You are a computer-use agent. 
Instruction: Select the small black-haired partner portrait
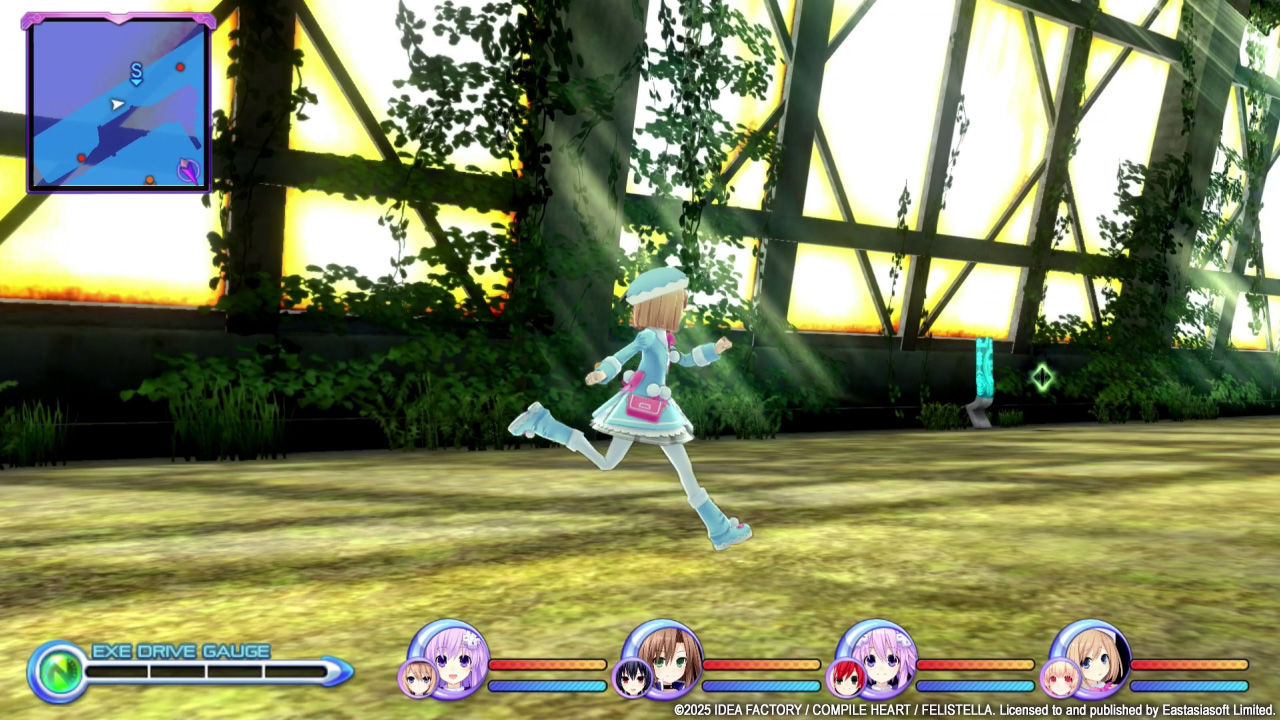point(632,678)
